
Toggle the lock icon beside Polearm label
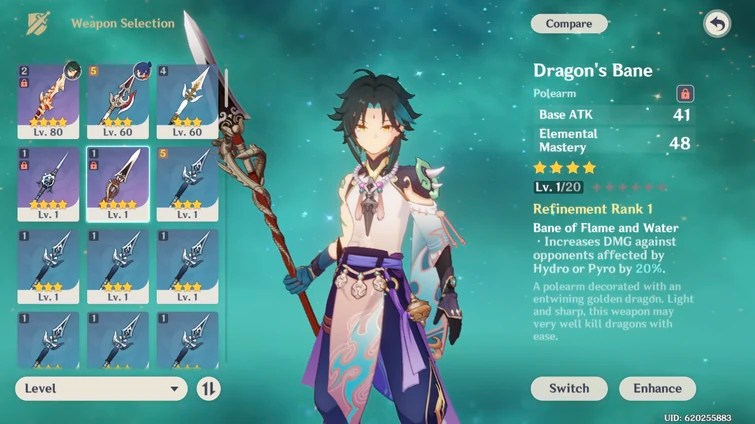coord(686,93)
